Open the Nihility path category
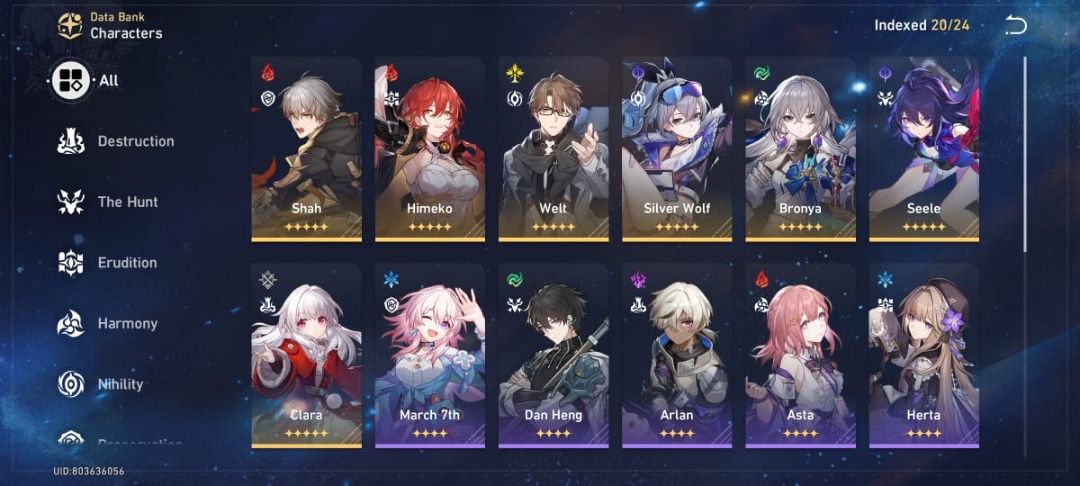 (x=101, y=384)
